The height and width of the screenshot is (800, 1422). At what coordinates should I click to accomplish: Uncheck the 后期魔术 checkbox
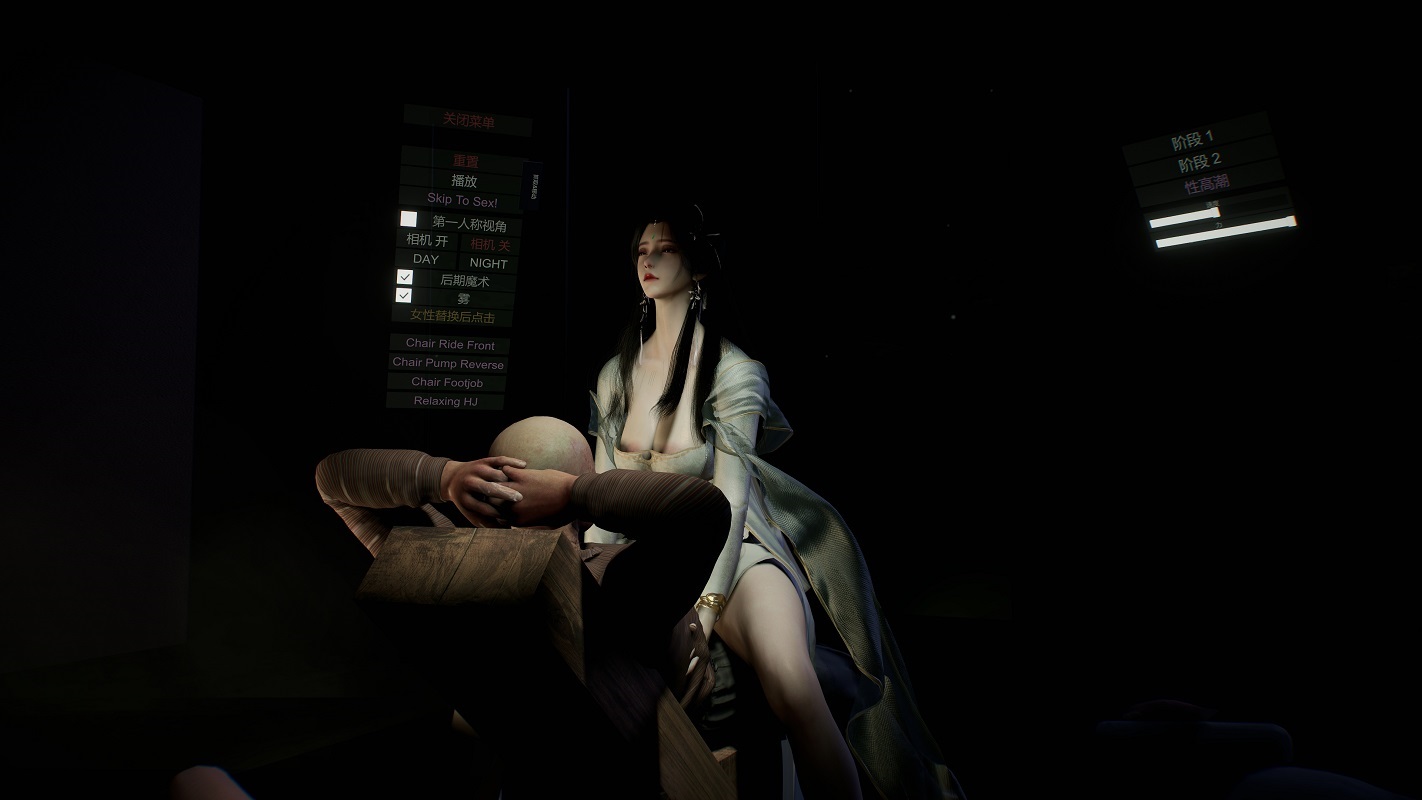point(405,277)
